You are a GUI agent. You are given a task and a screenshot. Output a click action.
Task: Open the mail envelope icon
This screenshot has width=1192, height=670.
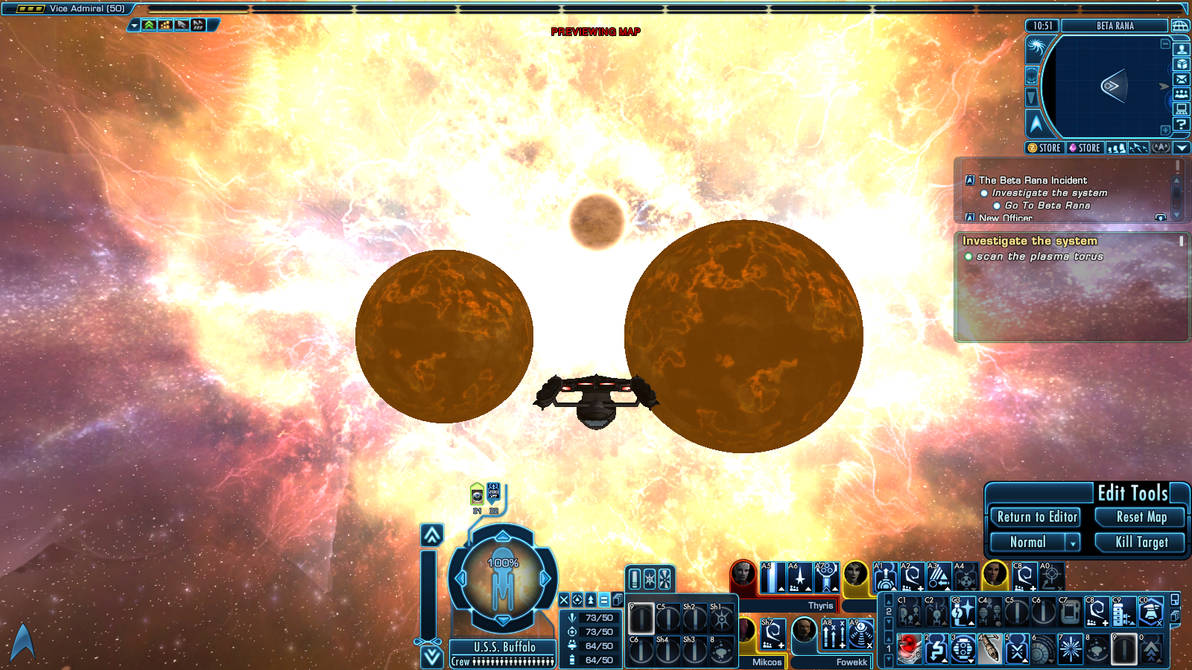1181,79
